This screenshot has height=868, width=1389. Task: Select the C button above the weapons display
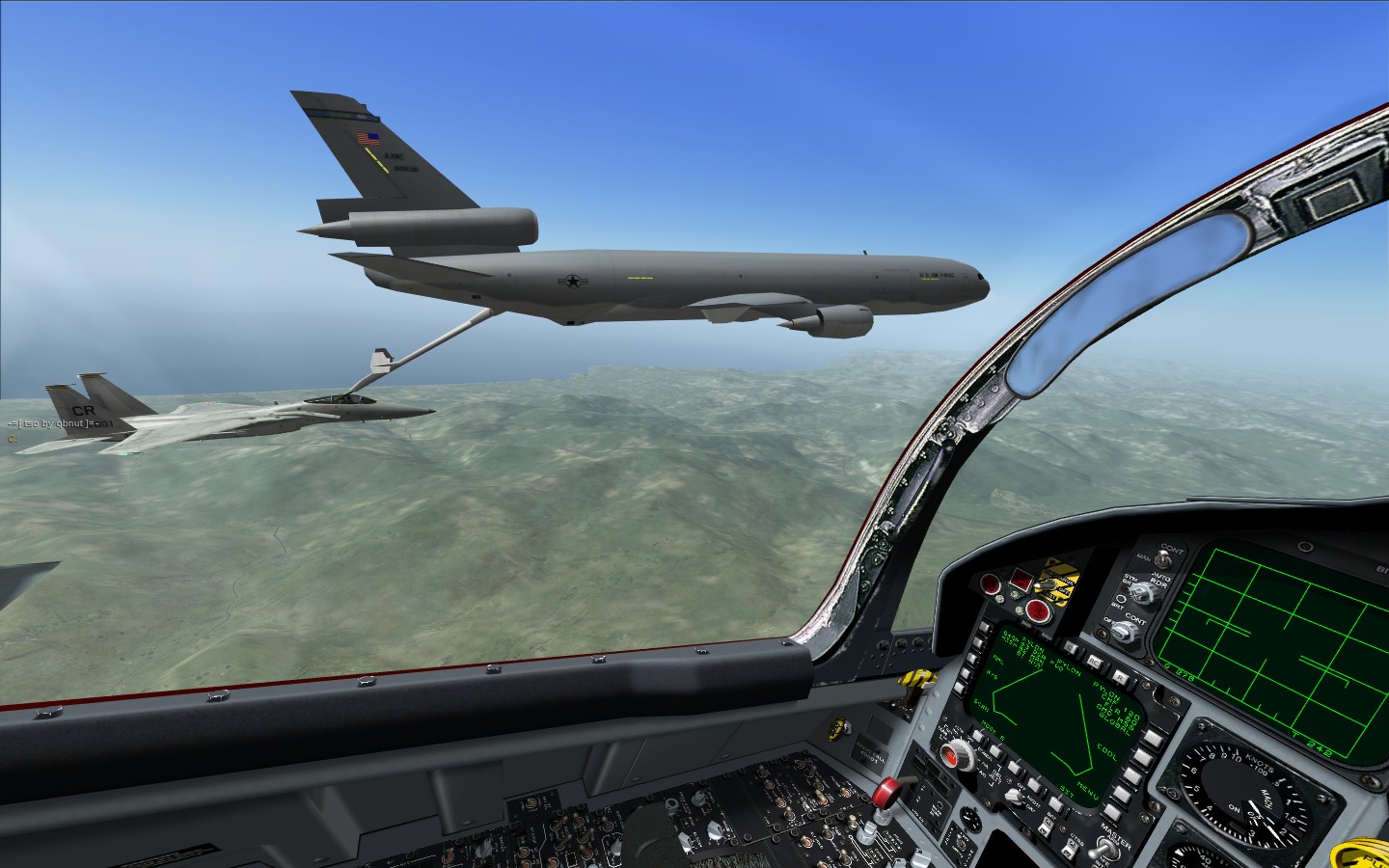pyautogui.click(x=1068, y=648)
